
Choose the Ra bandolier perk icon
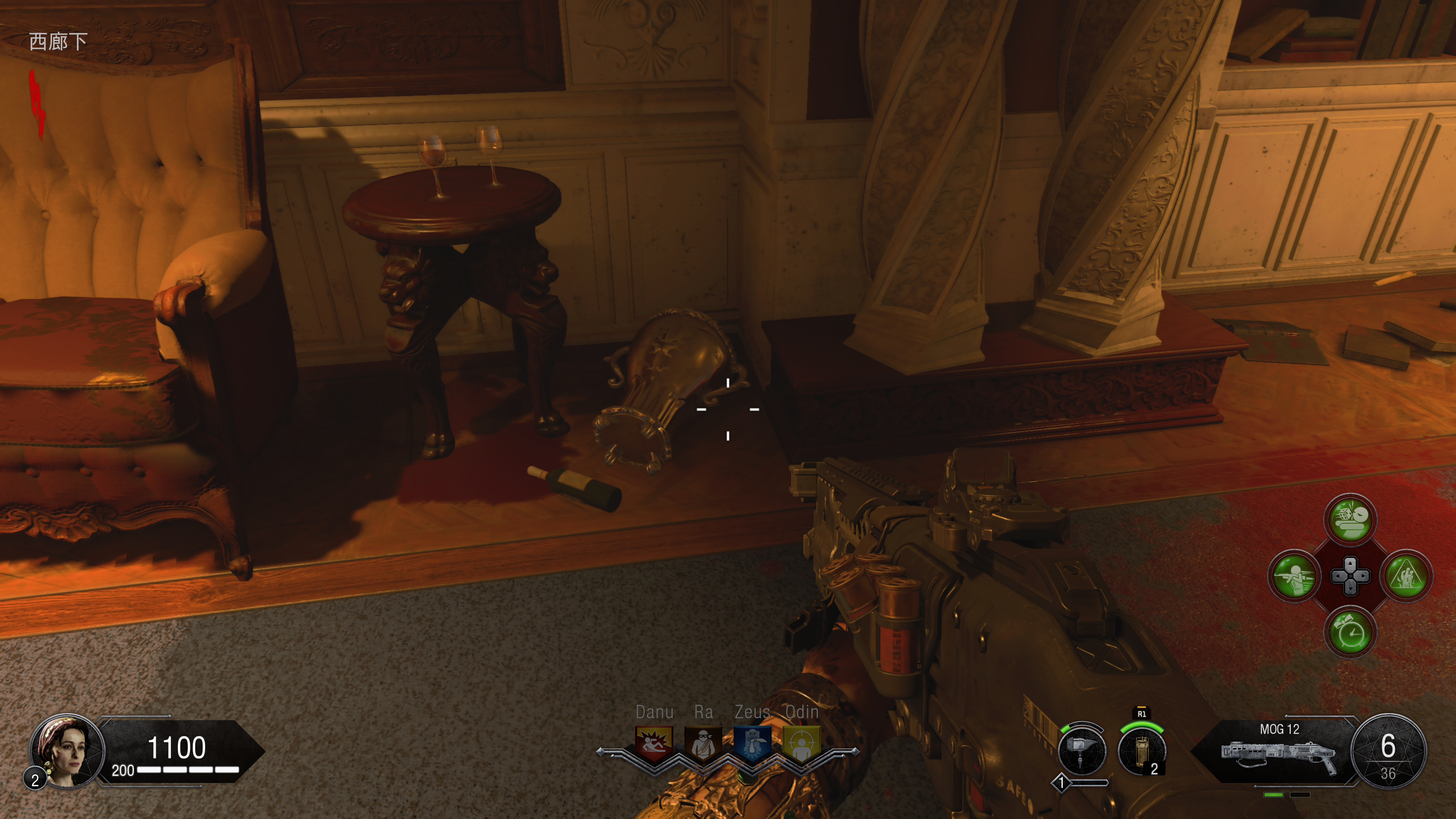click(x=703, y=743)
